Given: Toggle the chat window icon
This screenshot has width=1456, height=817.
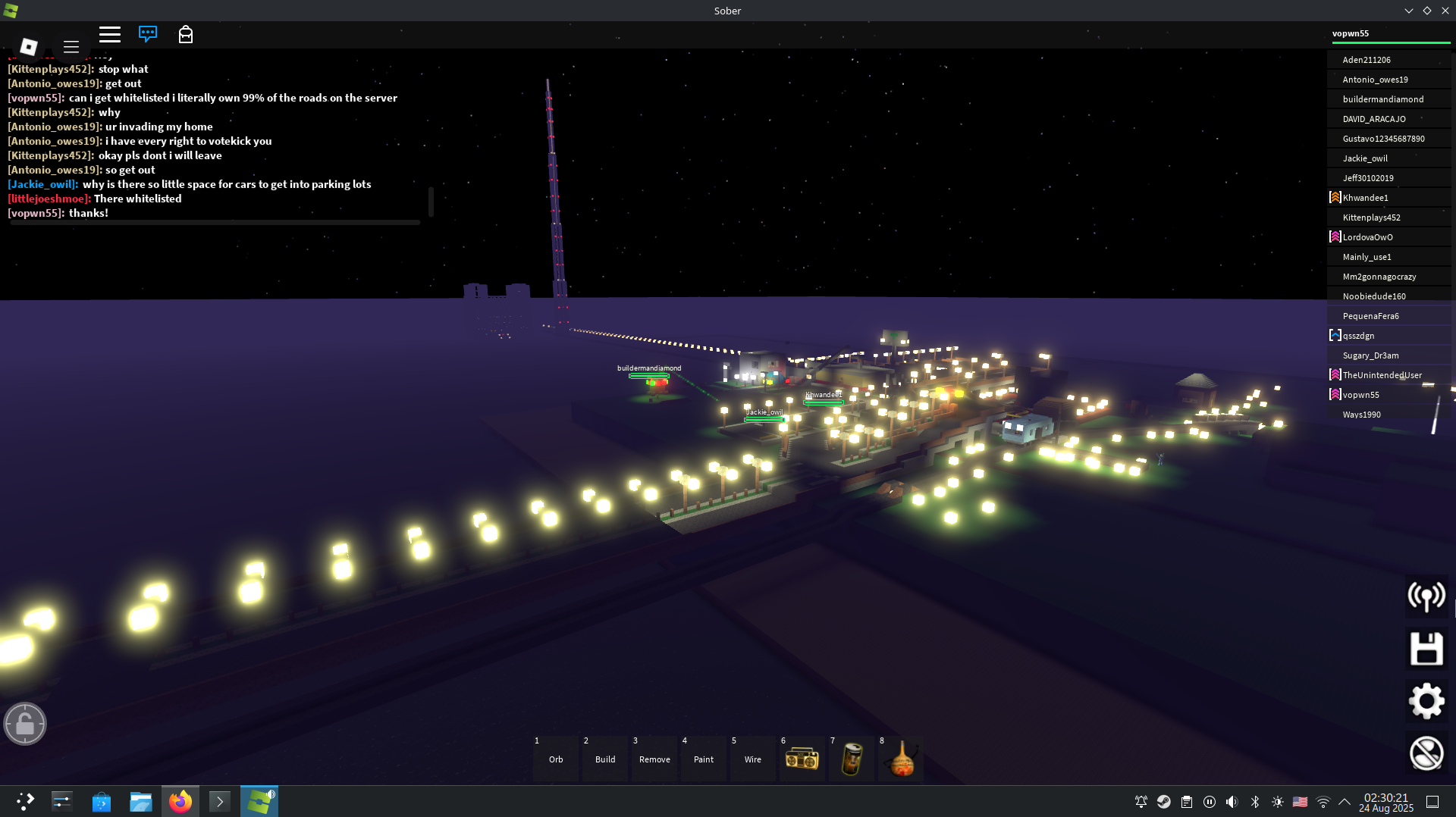Looking at the screenshot, I should coord(148,34).
